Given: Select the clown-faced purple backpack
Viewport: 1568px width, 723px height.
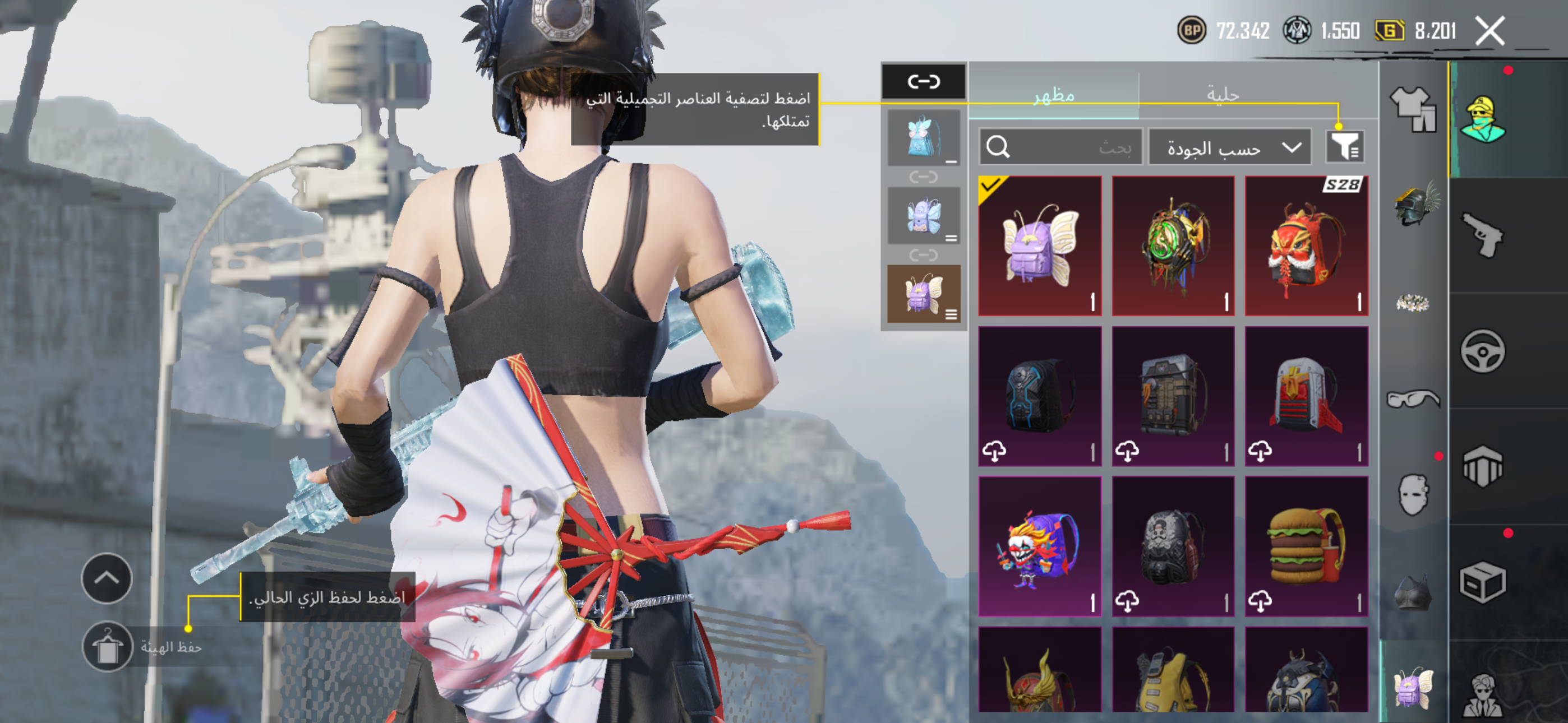Looking at the screenshot, I should (1040, 546).
